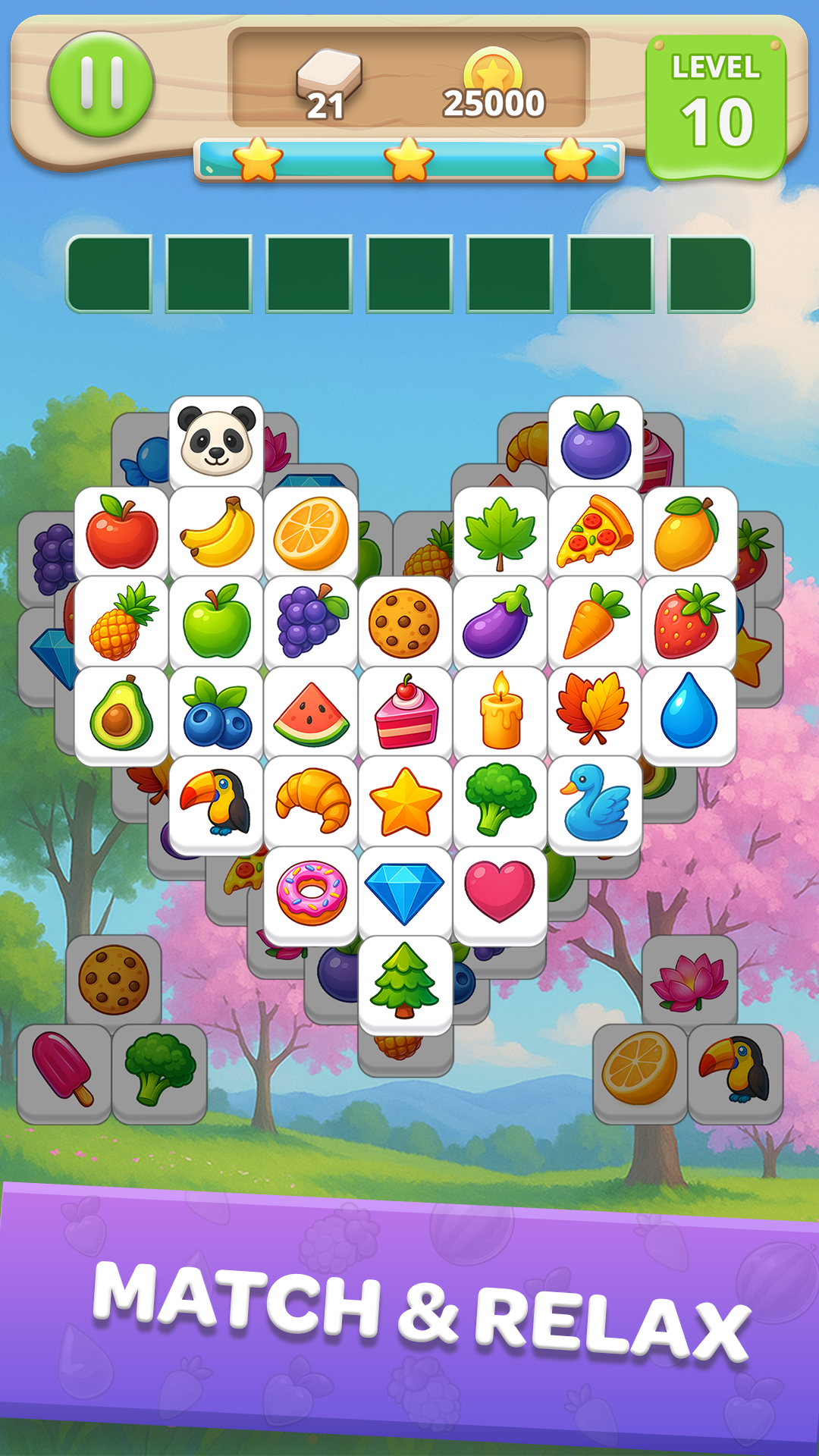Pick the banana tile
The image size is (819, 1456).
[217, 532]
